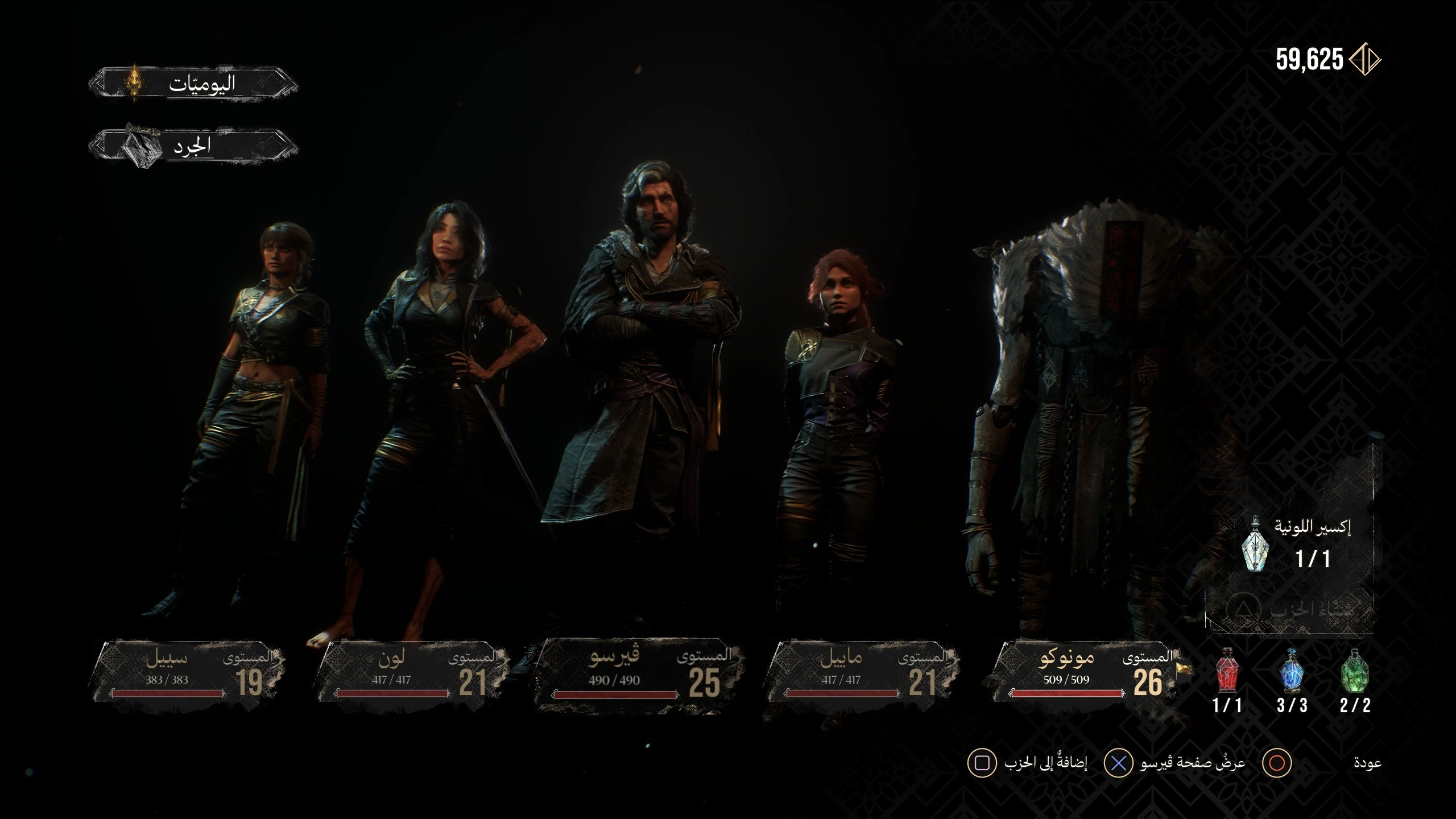This screenshot has height=819, width=1456.
Task: Open the اليوميّات journal menu
Action: click(193, 84)
